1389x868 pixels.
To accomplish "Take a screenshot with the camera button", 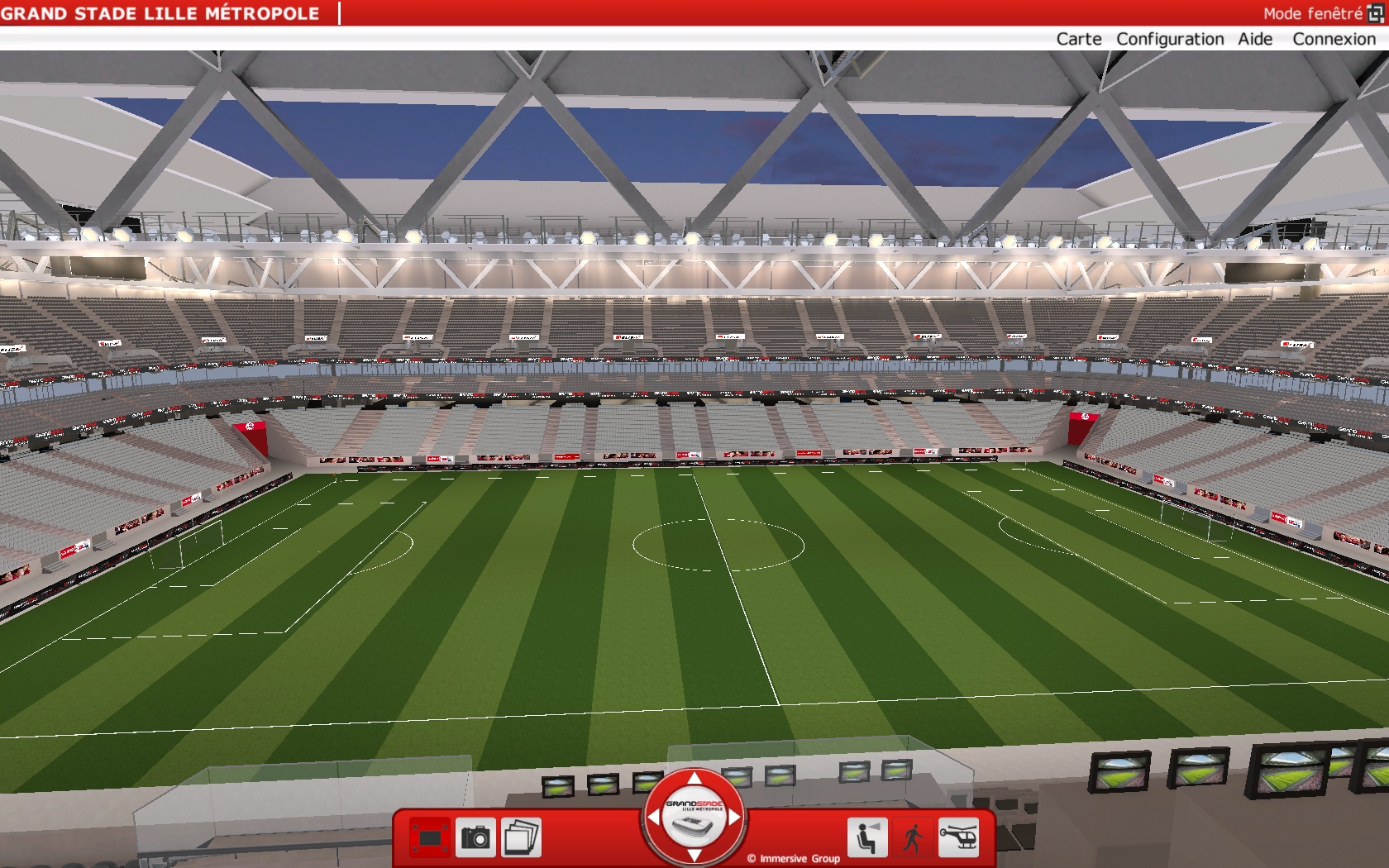I will [475, 837].
